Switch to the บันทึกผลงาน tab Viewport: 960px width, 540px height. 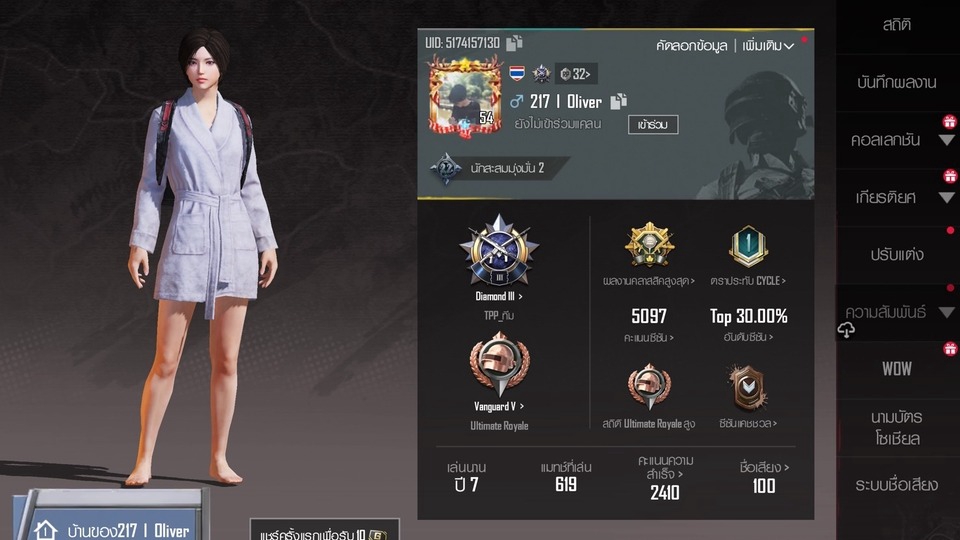[x=896, y=82]
